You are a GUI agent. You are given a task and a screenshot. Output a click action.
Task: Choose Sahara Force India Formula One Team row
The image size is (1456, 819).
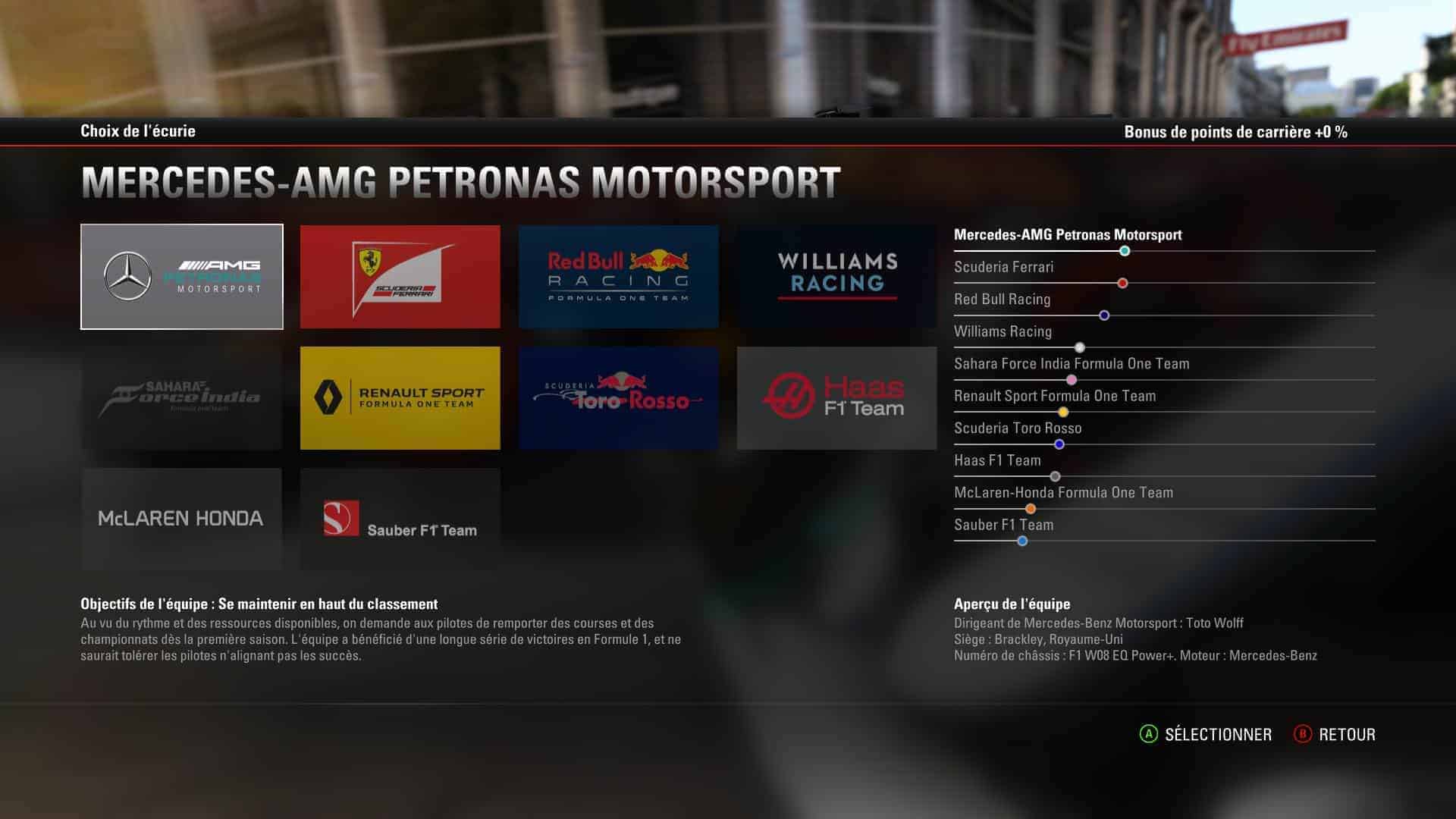tap(1072, 364)
